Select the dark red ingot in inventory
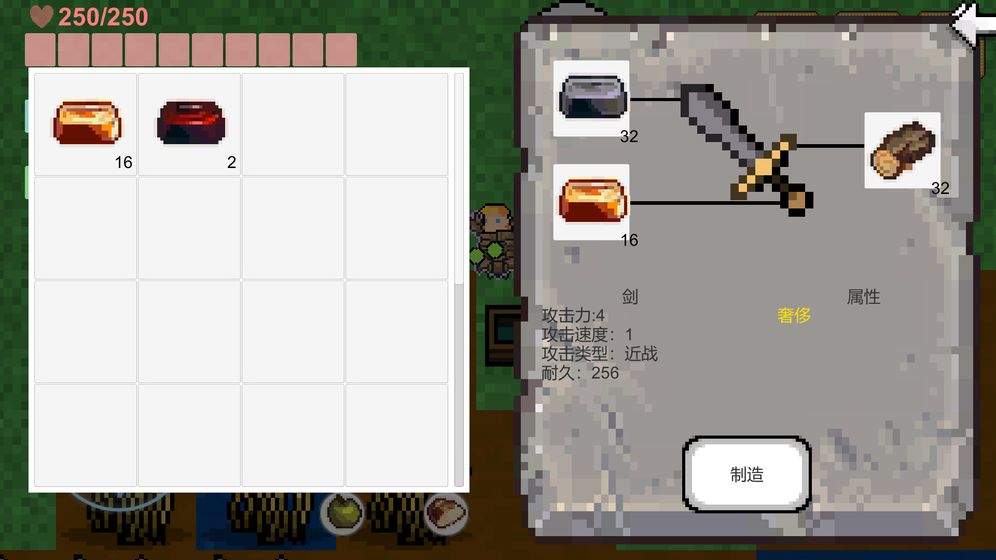The width and height of the screenshot is (996, 560). (190, 122)
